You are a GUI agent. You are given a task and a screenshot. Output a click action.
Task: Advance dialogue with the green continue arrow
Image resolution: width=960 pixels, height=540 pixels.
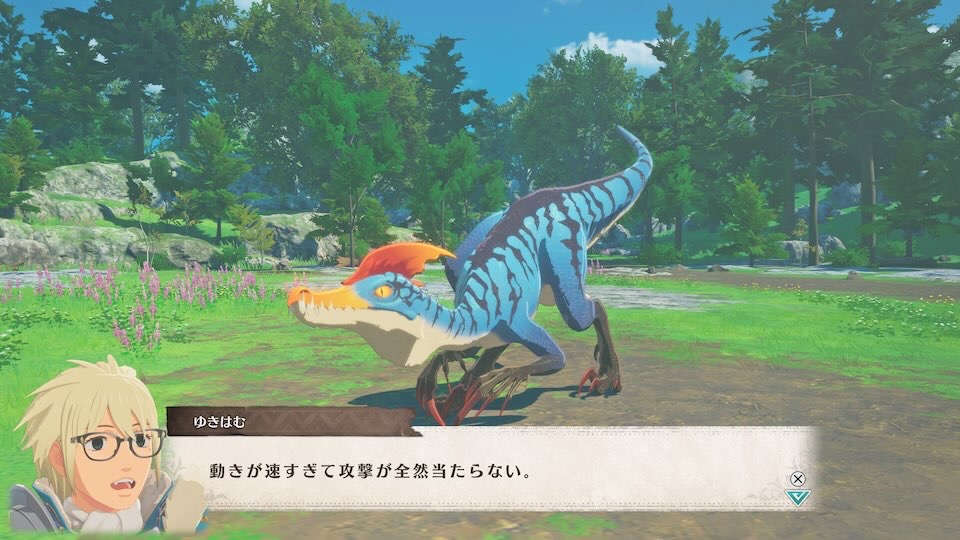point(796,496)
